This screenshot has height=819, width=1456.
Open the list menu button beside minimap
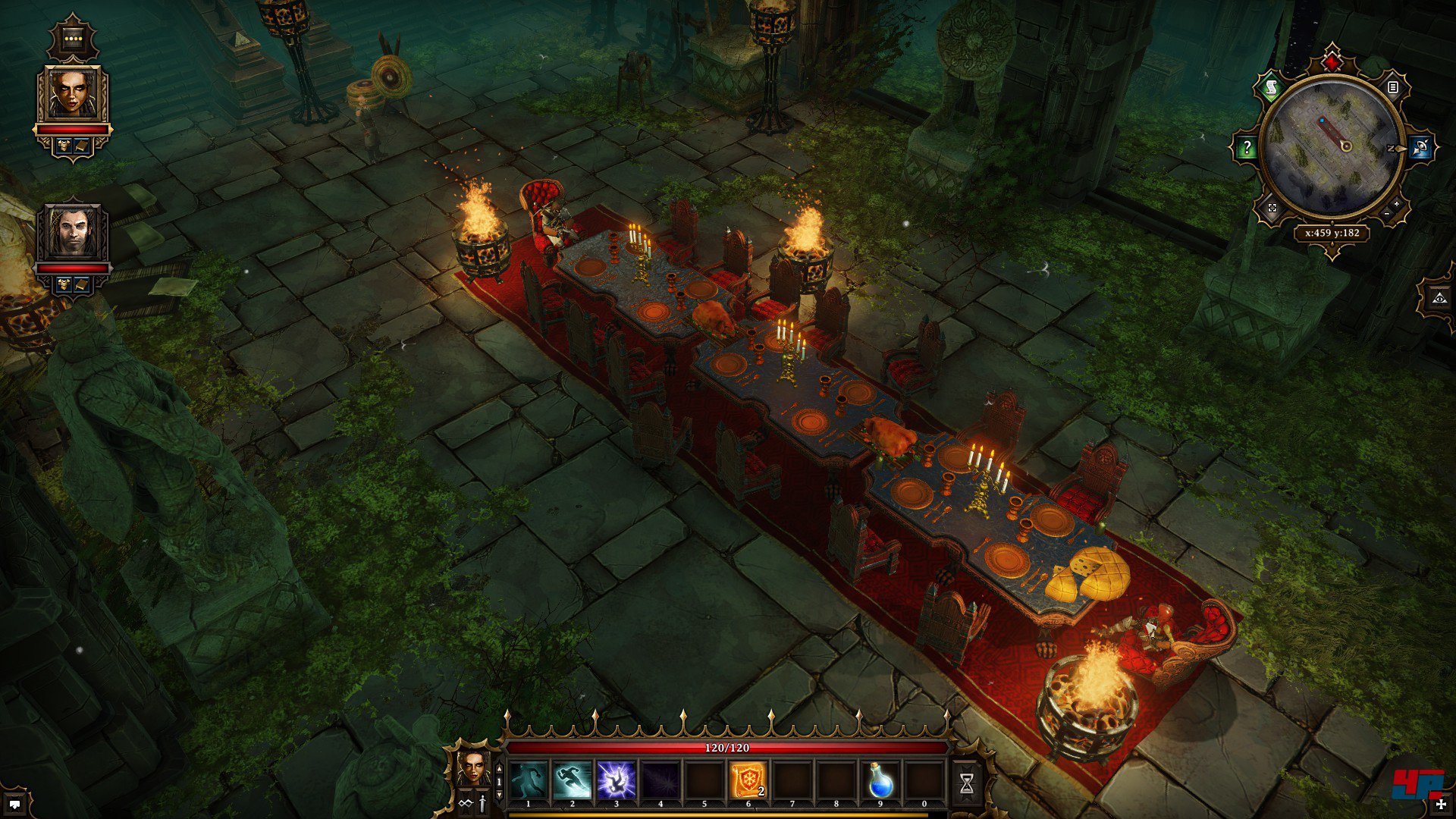[1392, 87]
